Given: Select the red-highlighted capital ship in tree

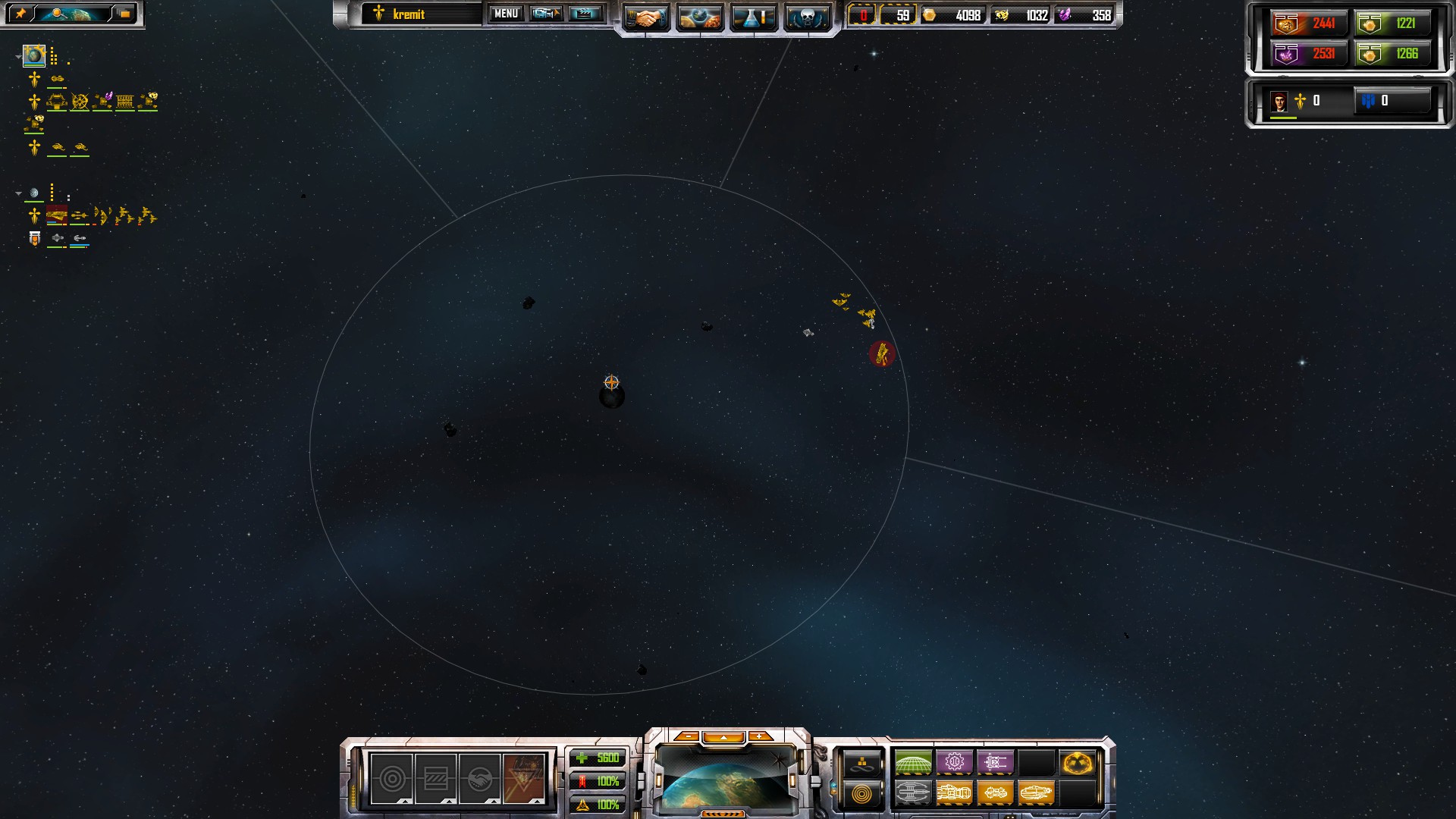Looking at the screenshot, I should pyautogui.click(x=57, y=217).
